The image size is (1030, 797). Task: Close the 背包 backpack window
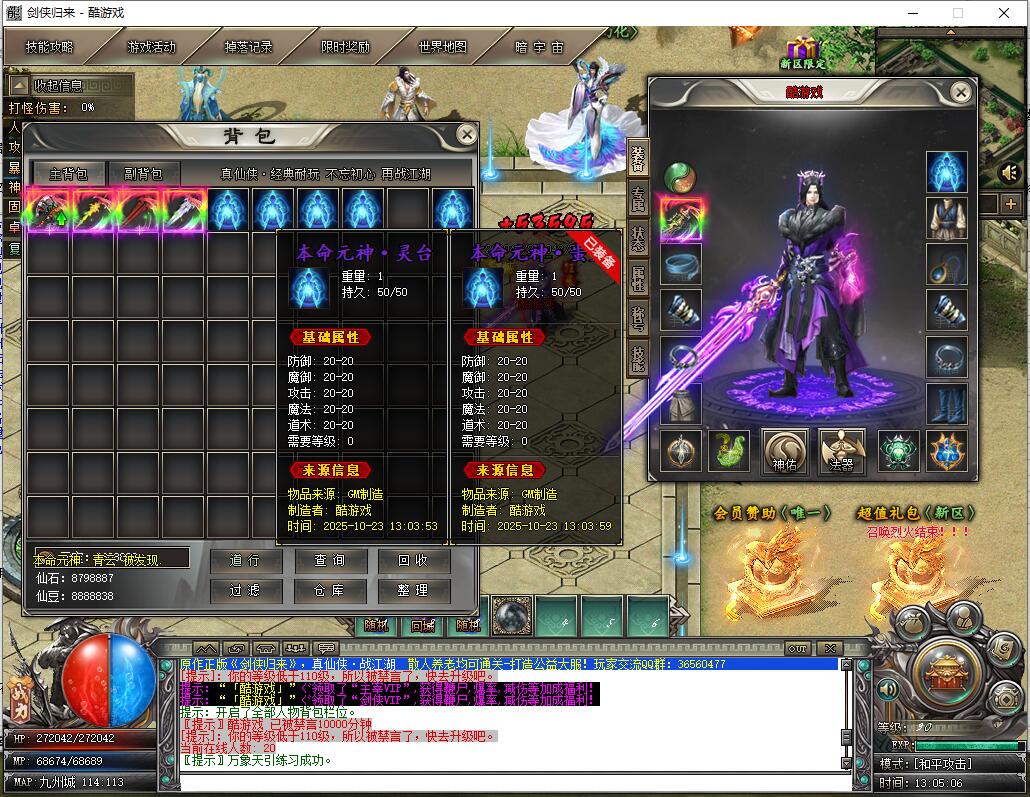coord(466,134)
